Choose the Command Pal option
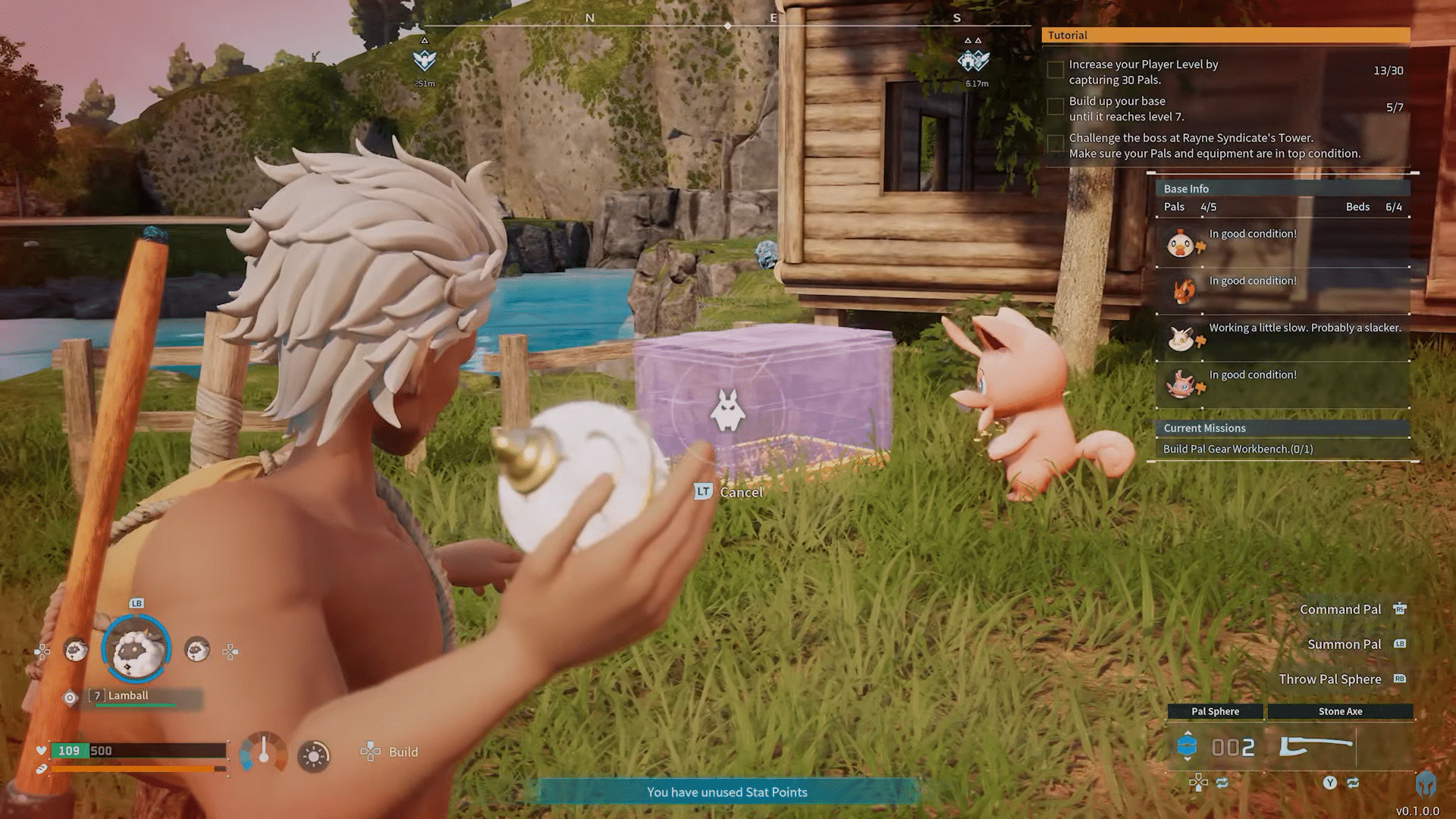 (1340, 610)
